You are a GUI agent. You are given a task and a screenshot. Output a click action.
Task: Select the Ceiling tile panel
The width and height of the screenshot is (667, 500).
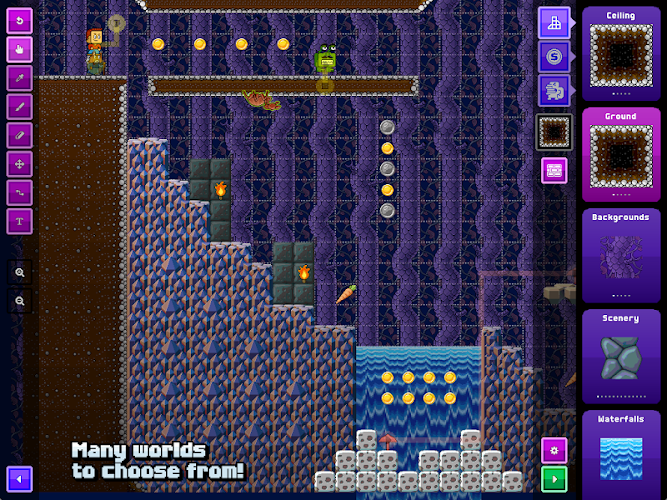click(x=620, y=52)
